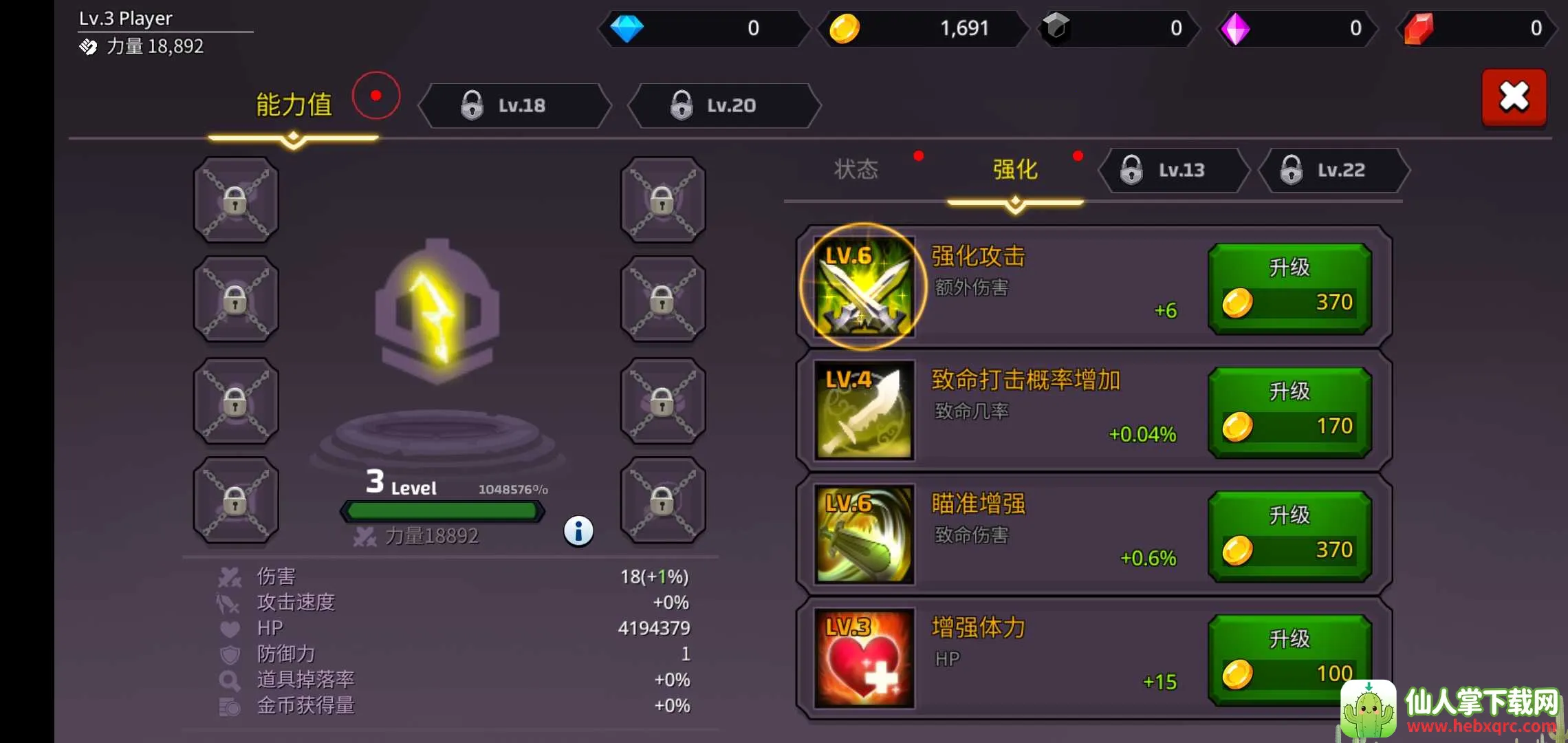The image size is (1568, 743).
Task: Open the blue info button
Action: tap(578, 531)
